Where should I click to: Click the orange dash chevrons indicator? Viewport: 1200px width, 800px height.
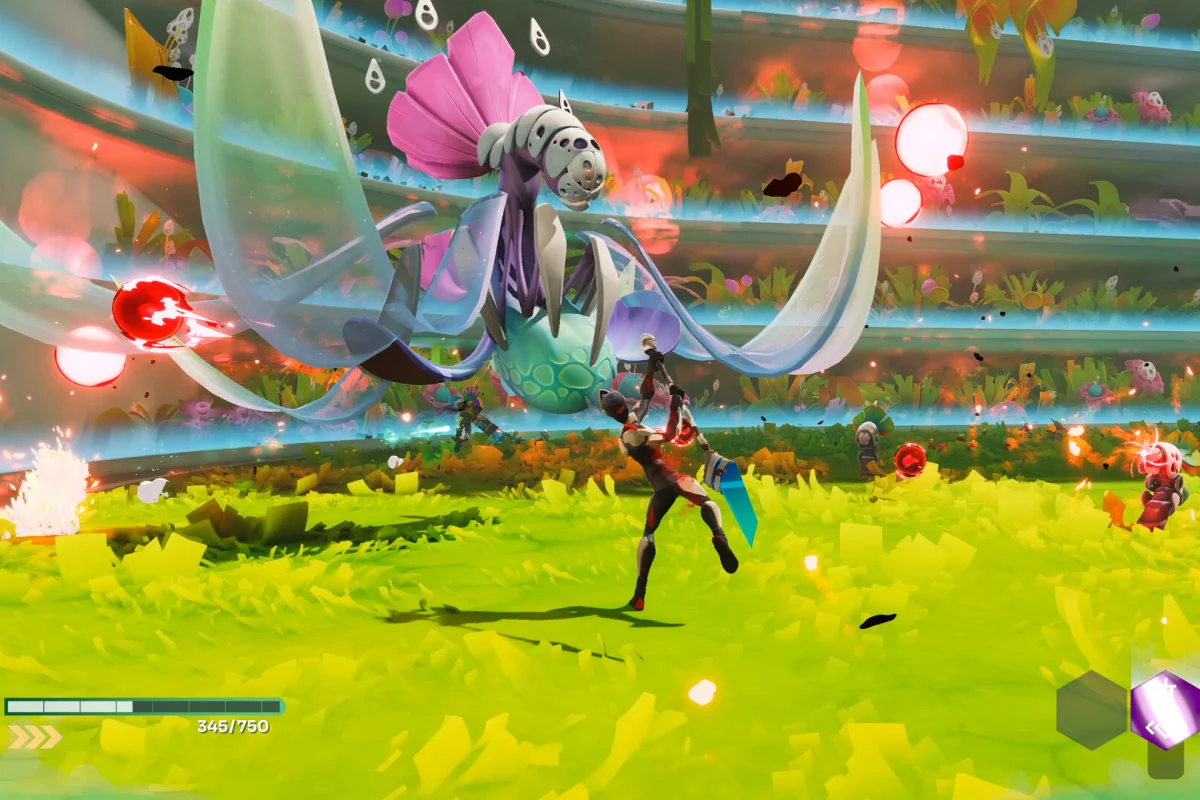pyautogui.click(x=34, y=737)
